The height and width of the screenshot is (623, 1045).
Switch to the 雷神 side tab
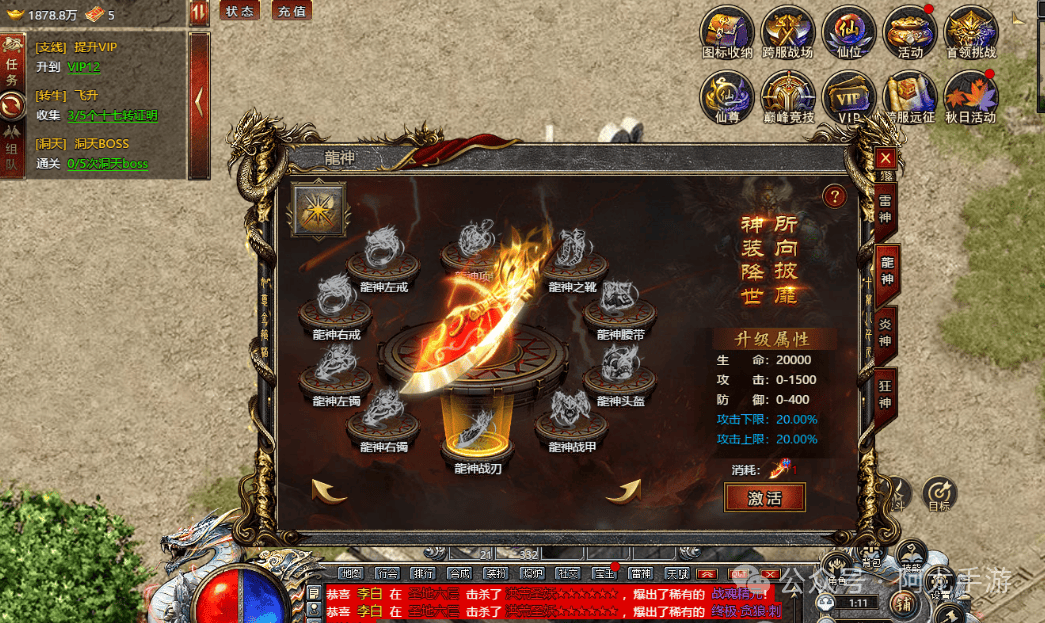click(x=886, y=210)
